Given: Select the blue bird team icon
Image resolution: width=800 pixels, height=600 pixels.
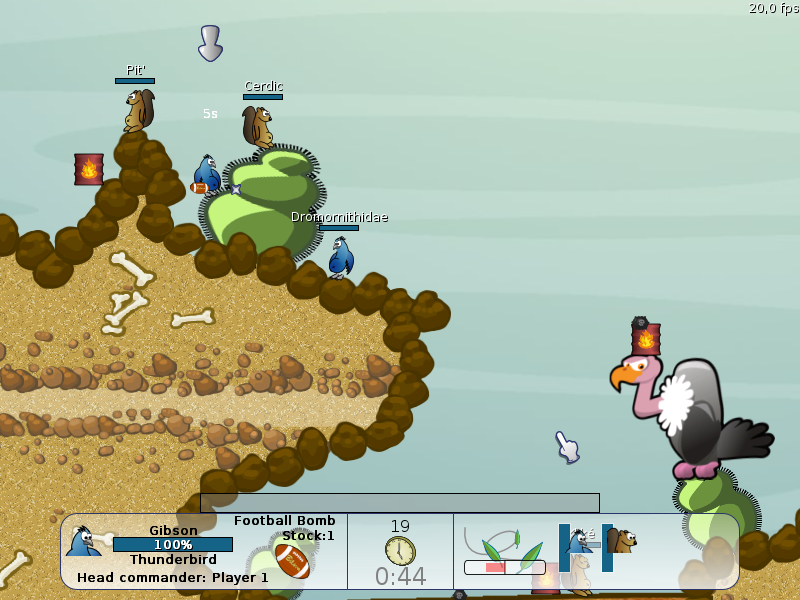Looking at the screenshot, I should [x=578, y=541].
